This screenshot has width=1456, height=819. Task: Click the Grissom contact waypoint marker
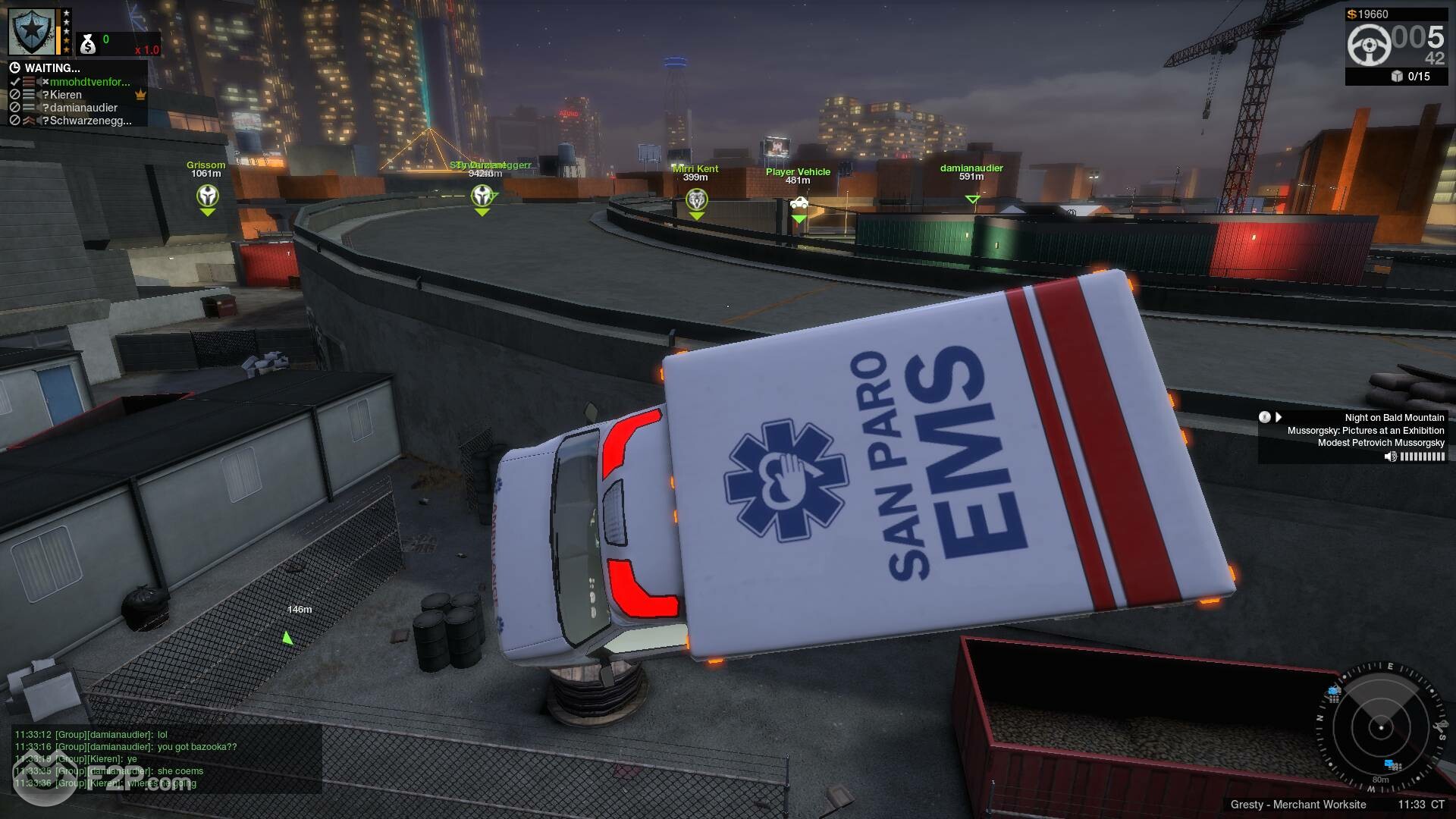tap(207, 197)
